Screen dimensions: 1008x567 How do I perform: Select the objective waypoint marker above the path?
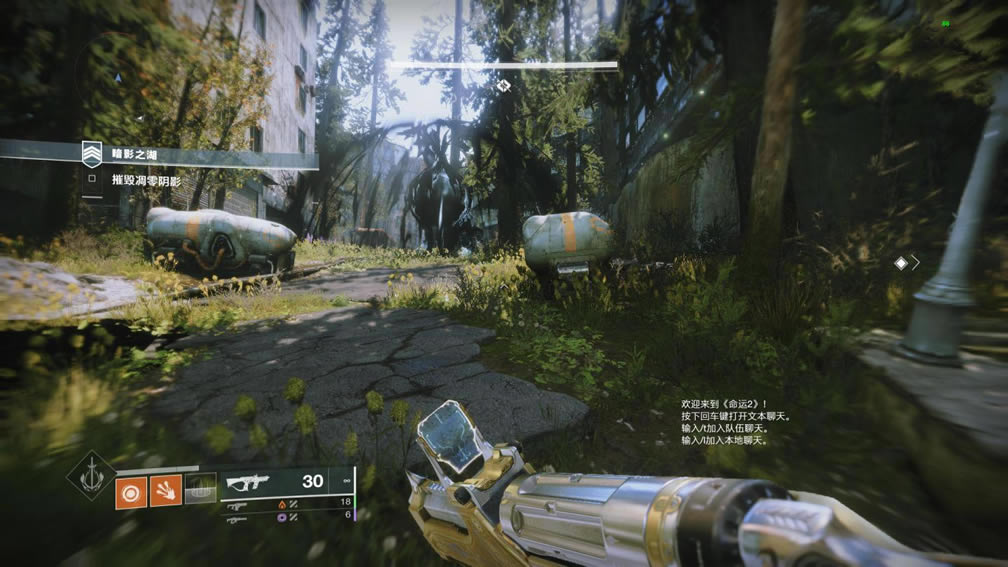click(503, 86)
